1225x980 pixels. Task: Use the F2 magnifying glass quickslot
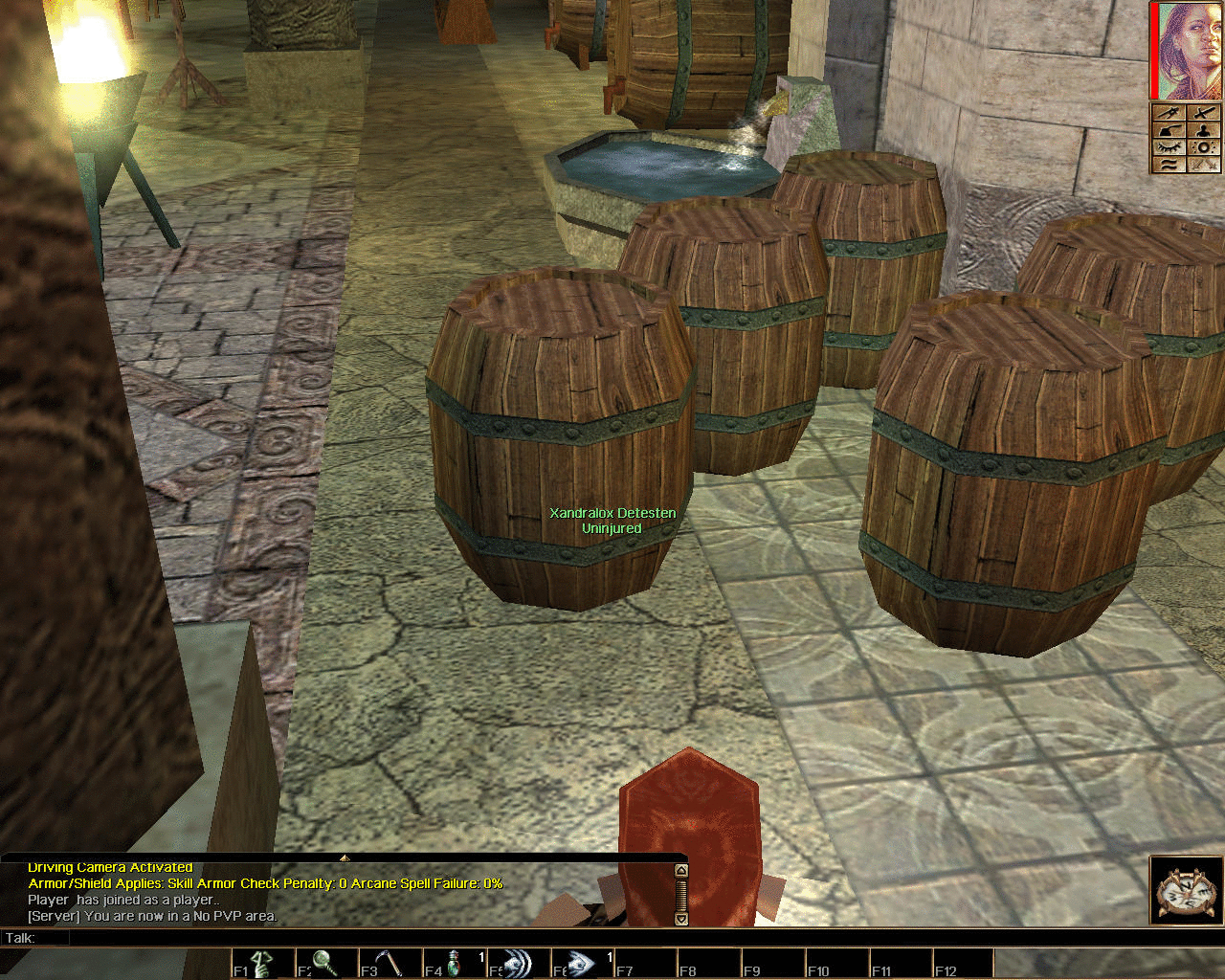tap(325, 962)
